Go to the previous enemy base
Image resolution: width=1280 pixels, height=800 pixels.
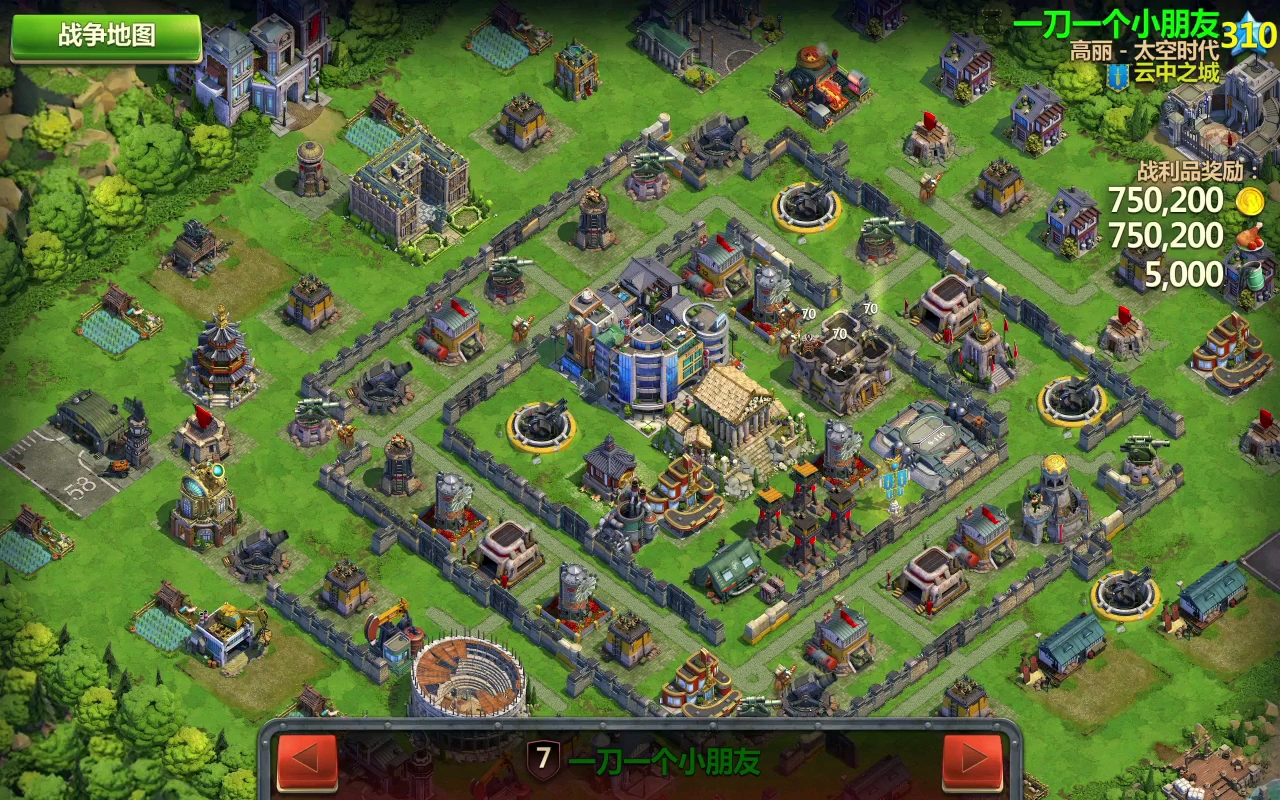tap(307, 761)
